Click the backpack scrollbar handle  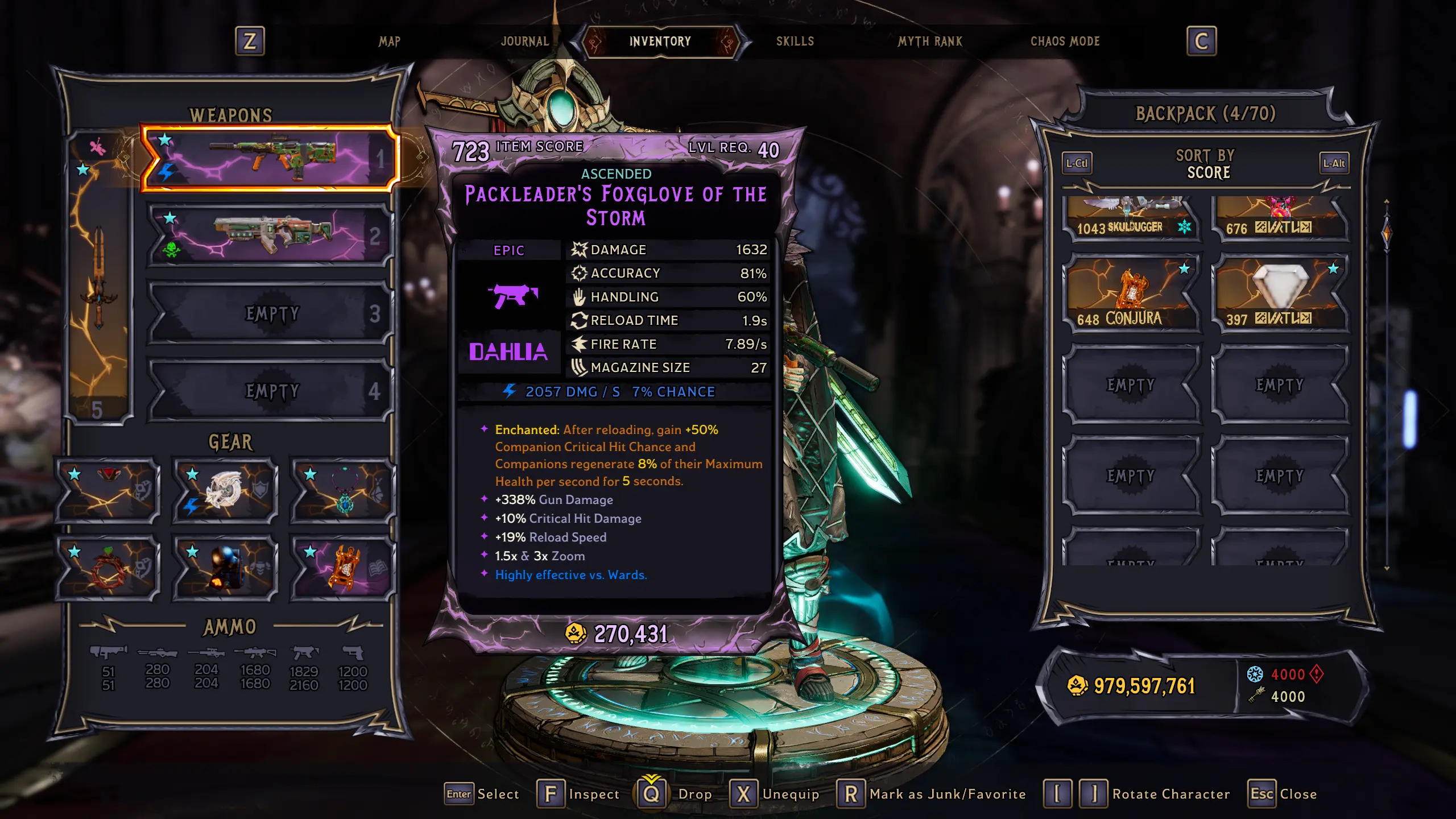pyautogui.click(x=1387, y=233)
